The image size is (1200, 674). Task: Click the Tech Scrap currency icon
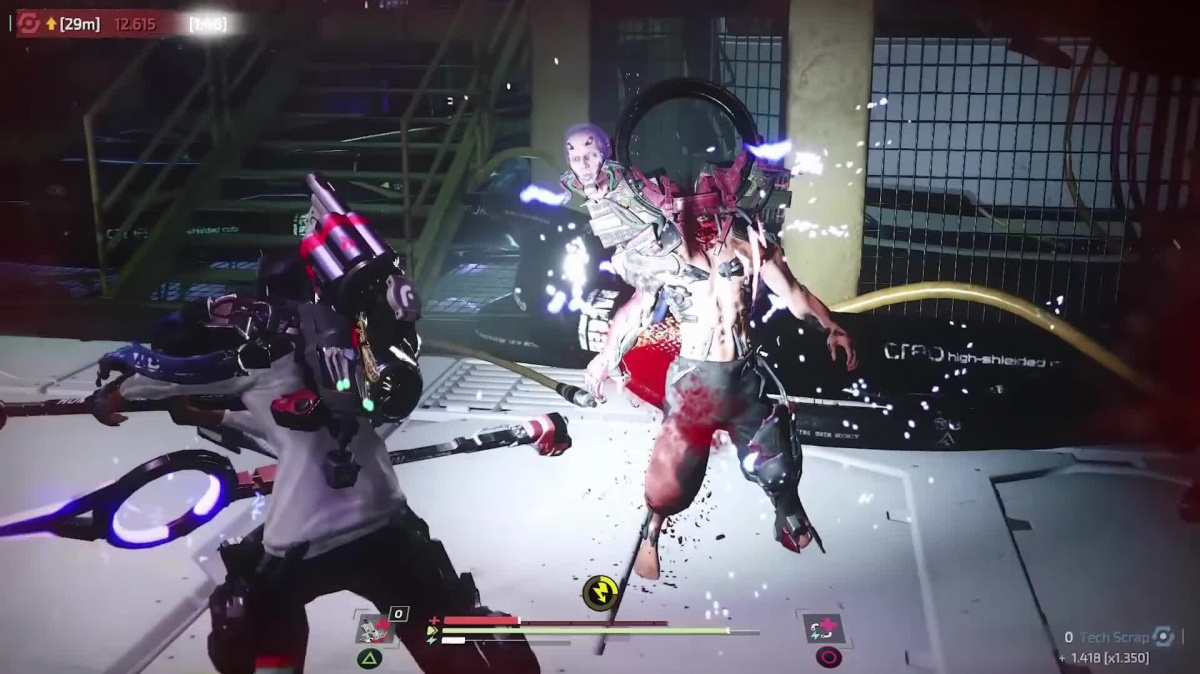point(1162,636)
